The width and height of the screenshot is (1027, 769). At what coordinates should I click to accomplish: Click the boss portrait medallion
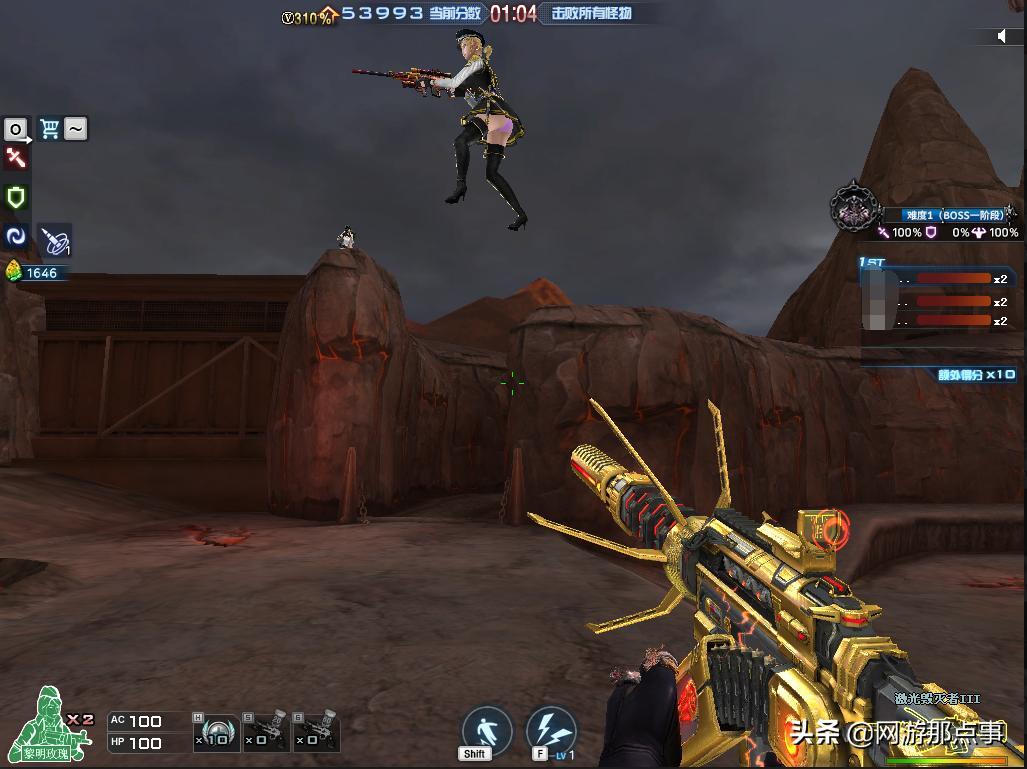(852, 207)
